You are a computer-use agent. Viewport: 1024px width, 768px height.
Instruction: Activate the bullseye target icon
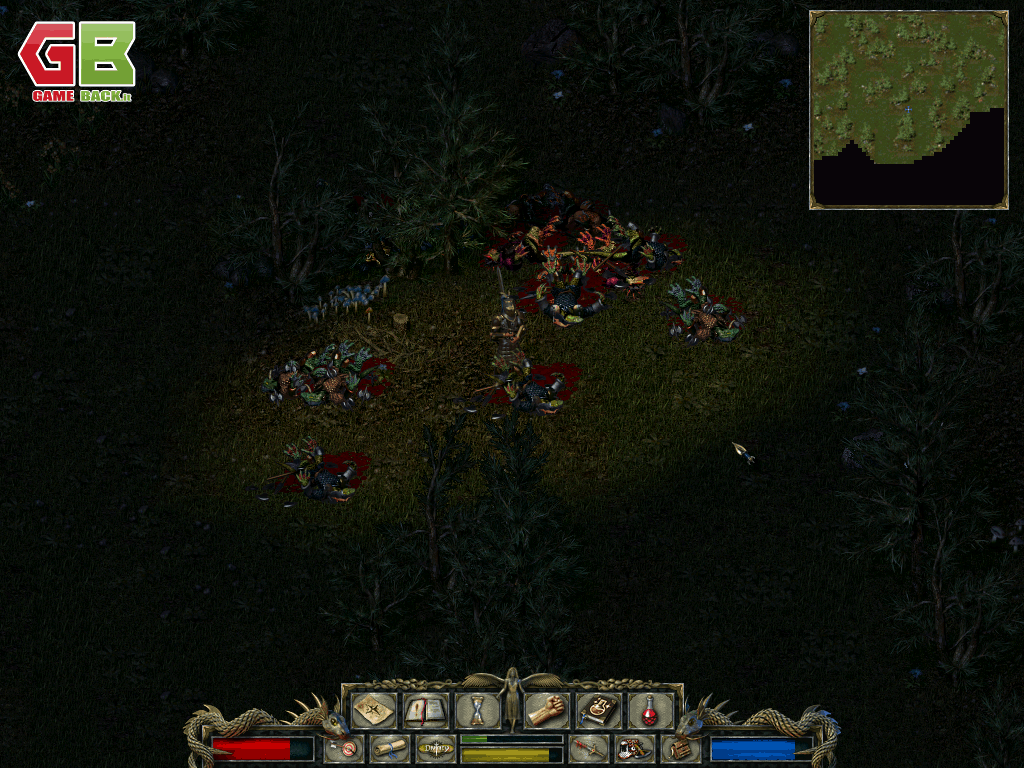346,748
